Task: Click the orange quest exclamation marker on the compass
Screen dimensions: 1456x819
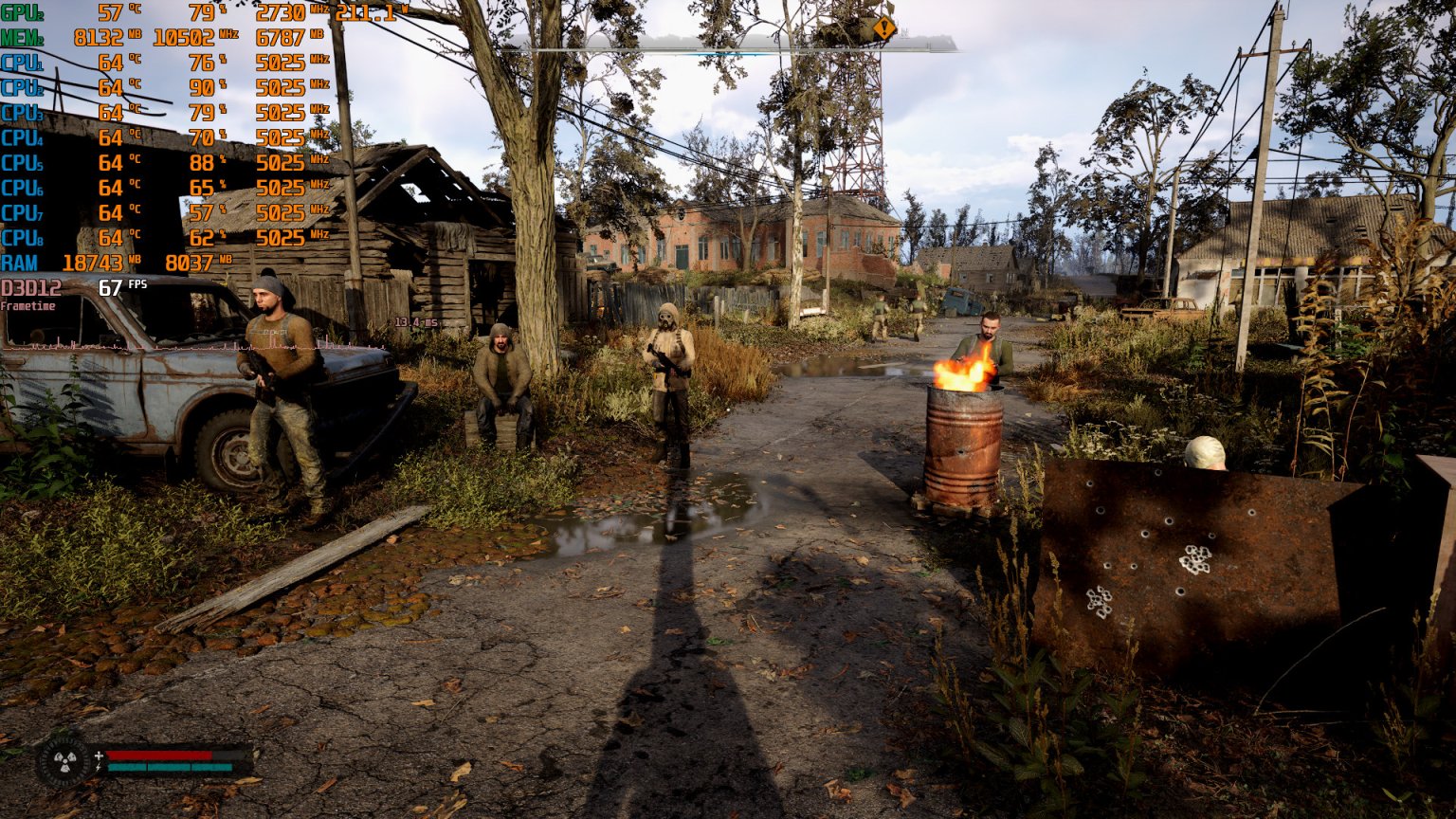Action: tap(883, 28)
